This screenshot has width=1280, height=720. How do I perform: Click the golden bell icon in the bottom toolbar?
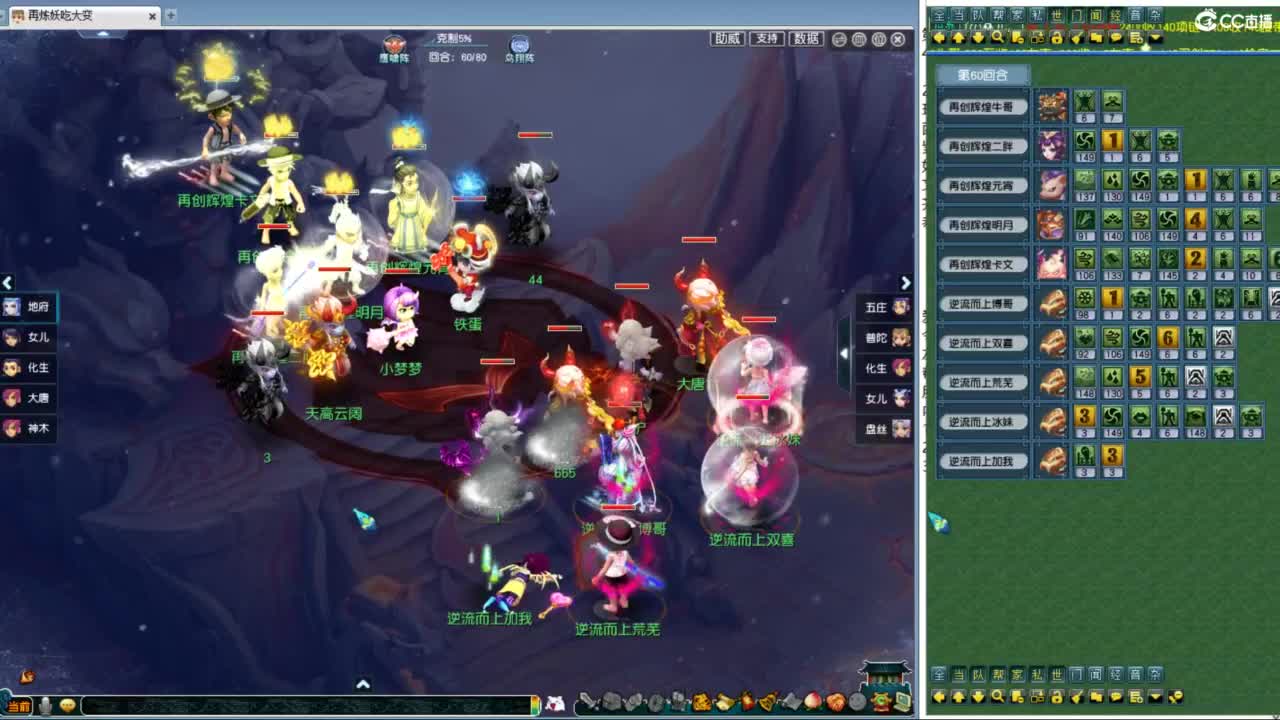(767, 702)
